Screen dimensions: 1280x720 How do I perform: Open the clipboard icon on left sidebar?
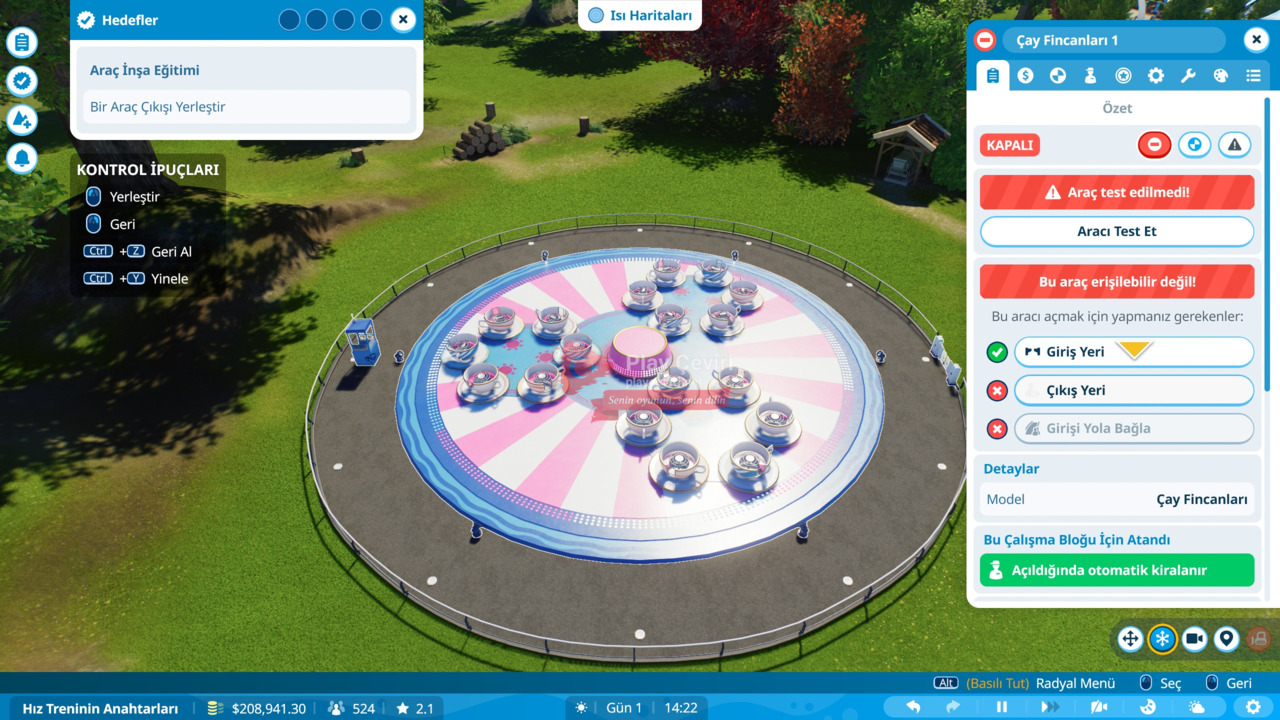[22, 42]
